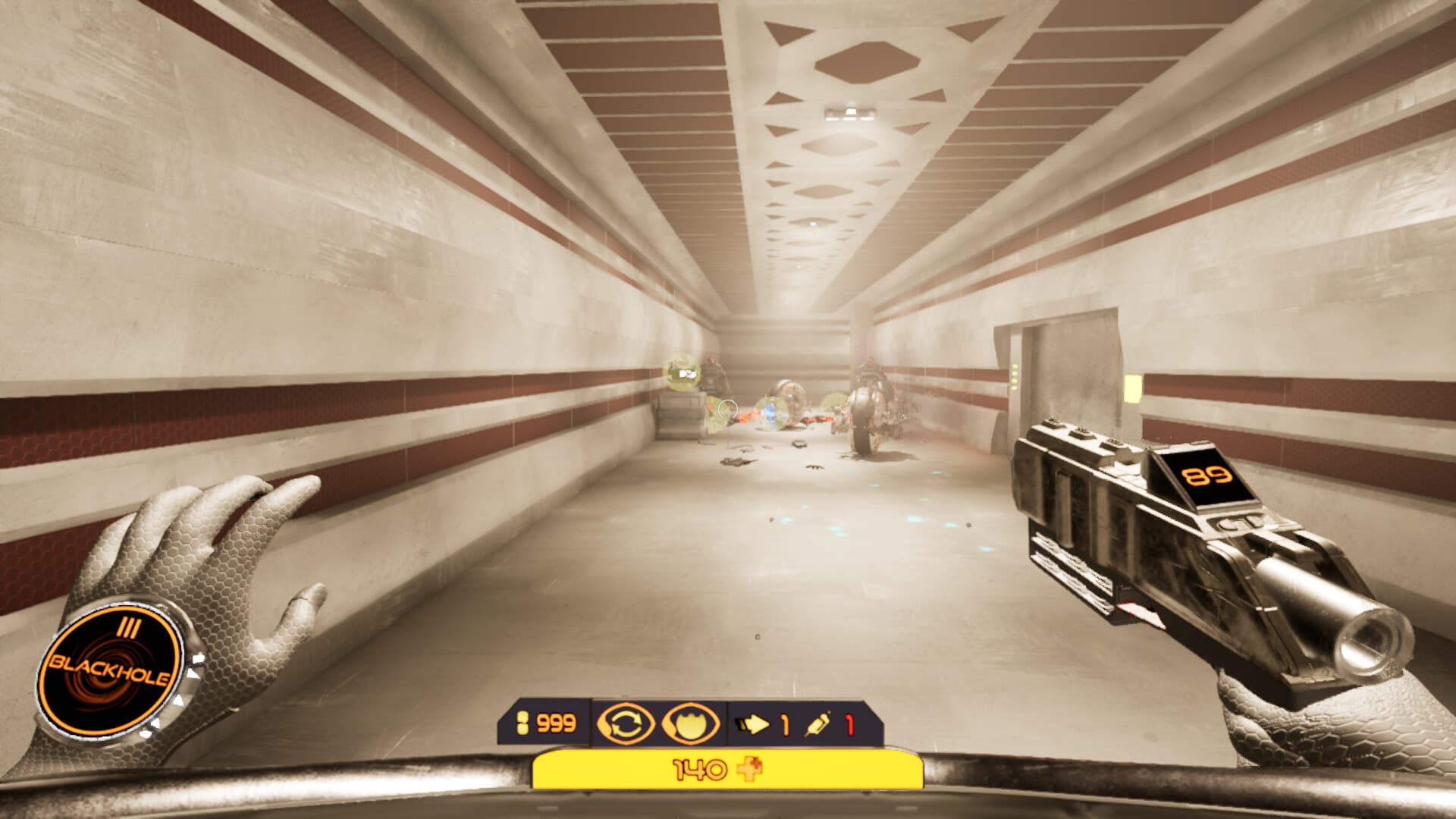Toggle the ceiling light fixture in the corridor
The width and height of the screenshot is (1456, 819).
(849, 111)
